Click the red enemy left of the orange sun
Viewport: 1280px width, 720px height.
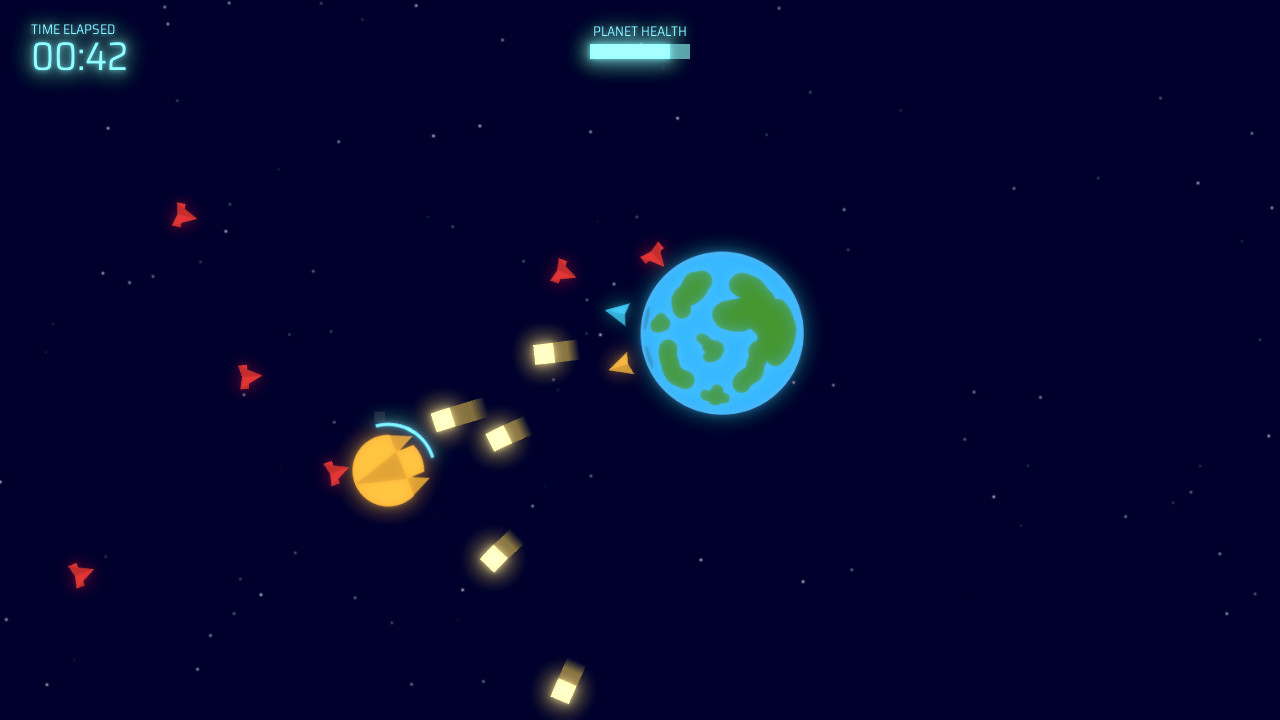(333, 472)
